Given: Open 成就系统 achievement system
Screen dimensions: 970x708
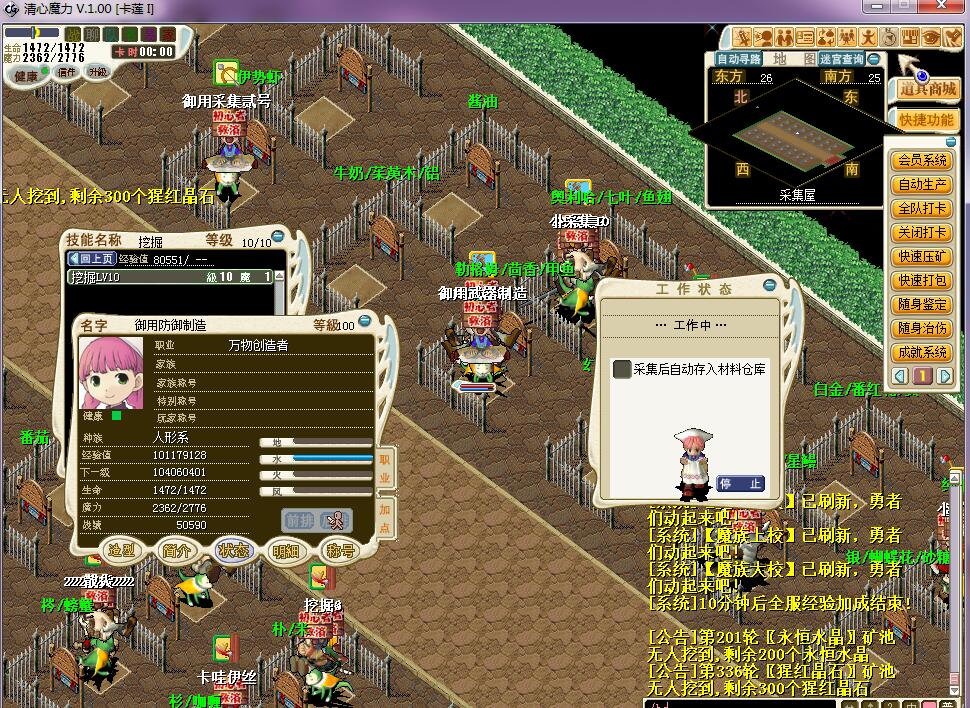Looking at the screenshot, I should point(922,352).
